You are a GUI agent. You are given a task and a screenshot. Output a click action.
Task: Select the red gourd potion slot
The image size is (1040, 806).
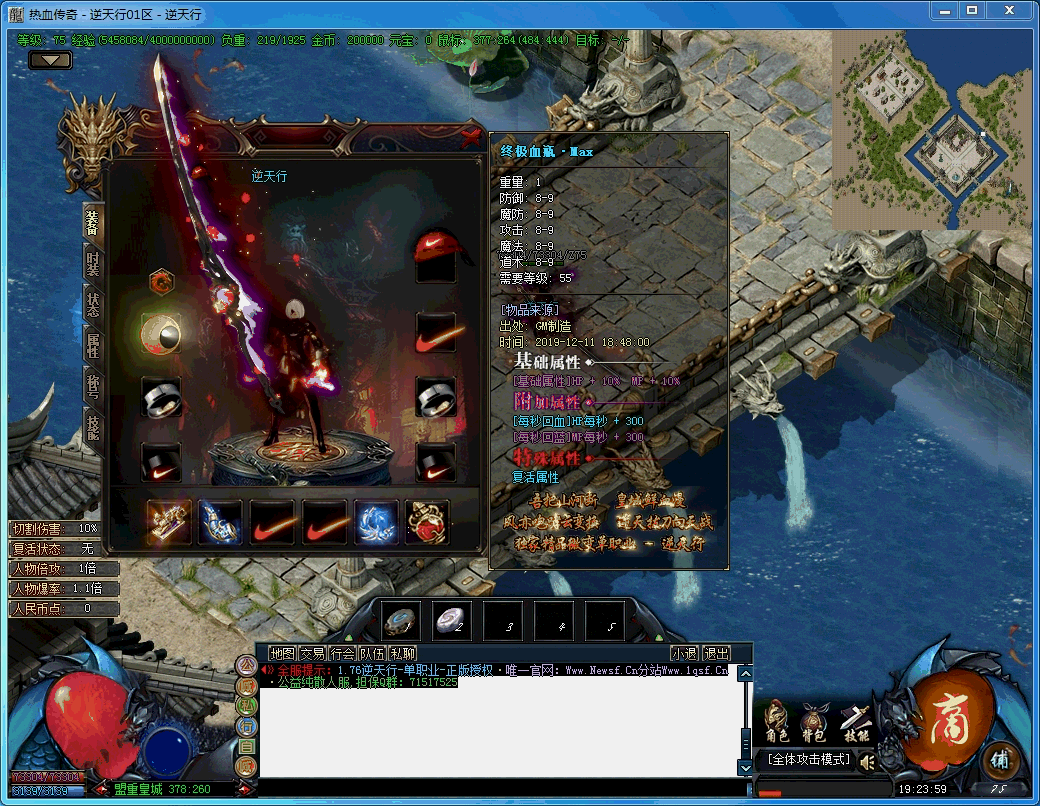click(x=427, y=521)
